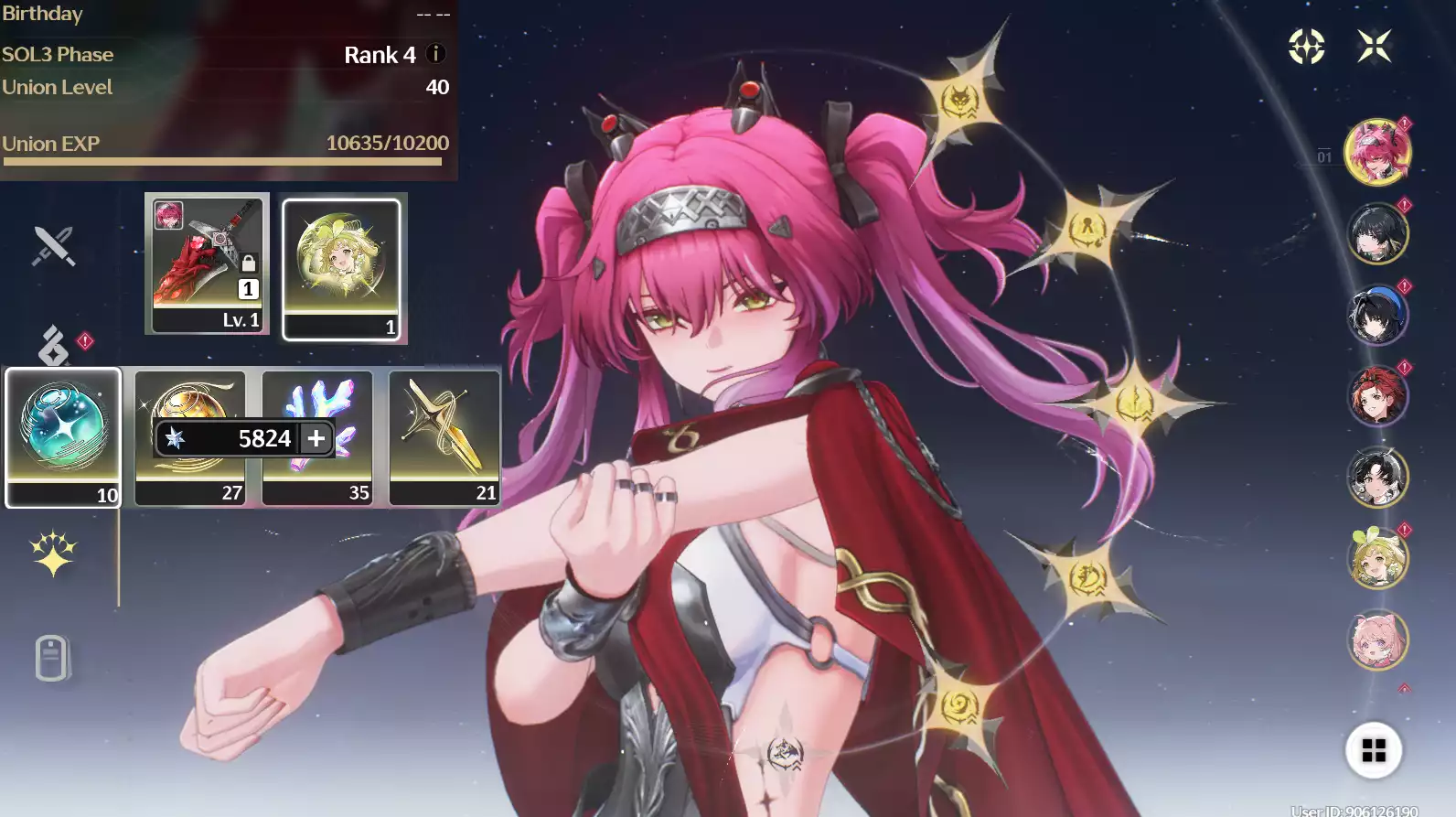This screenshot has height=817, width=1456.
Task: Click the crosshair icon beside the close button
Action: tap(1306, 46)
